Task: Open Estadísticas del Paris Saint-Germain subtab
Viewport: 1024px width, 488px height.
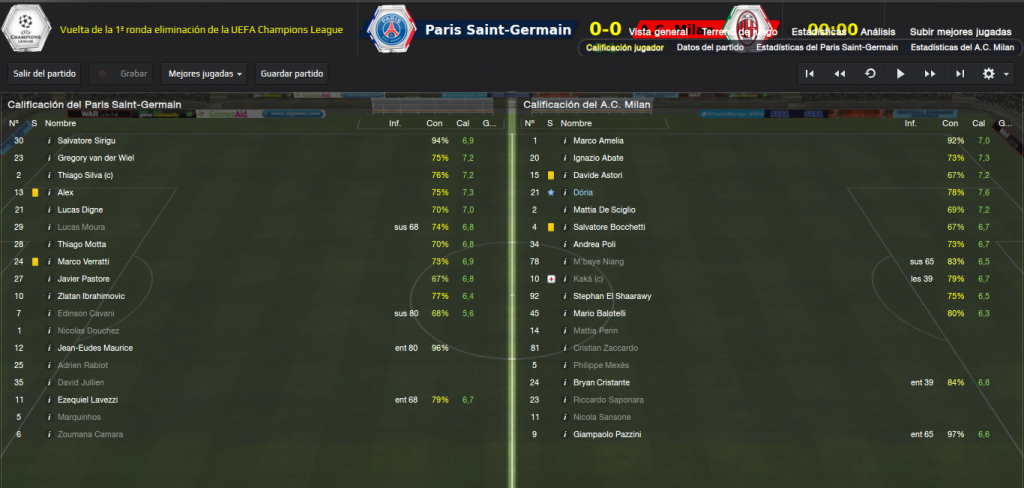Action: pos(827,47)
